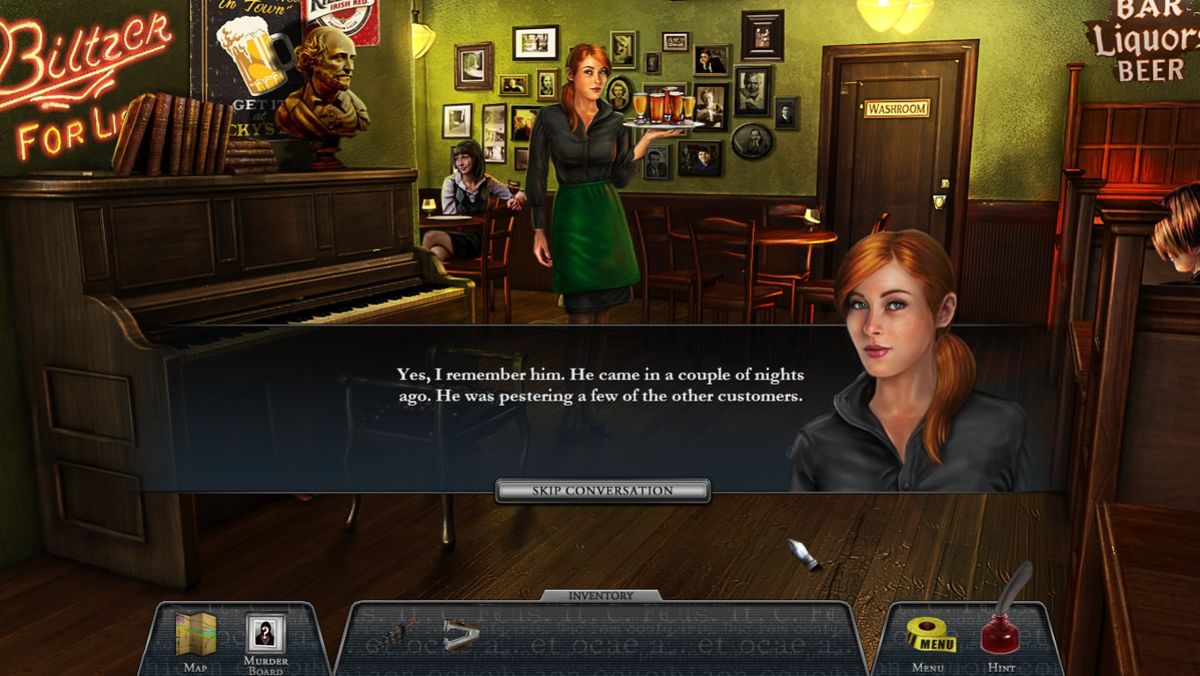Open the game Menu

[x=930, y=636]
